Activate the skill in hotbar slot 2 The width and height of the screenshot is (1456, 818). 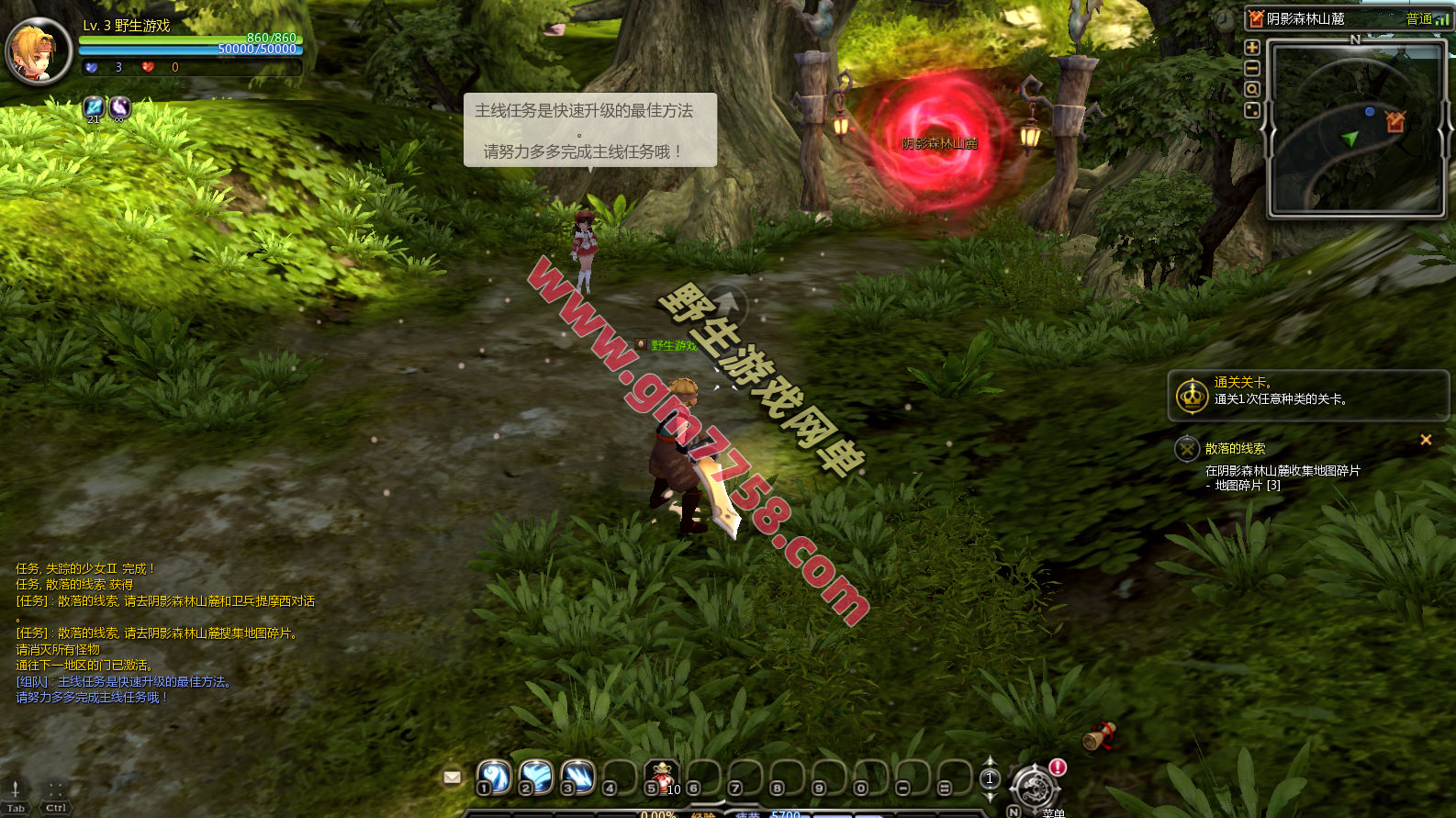[535, 778]
